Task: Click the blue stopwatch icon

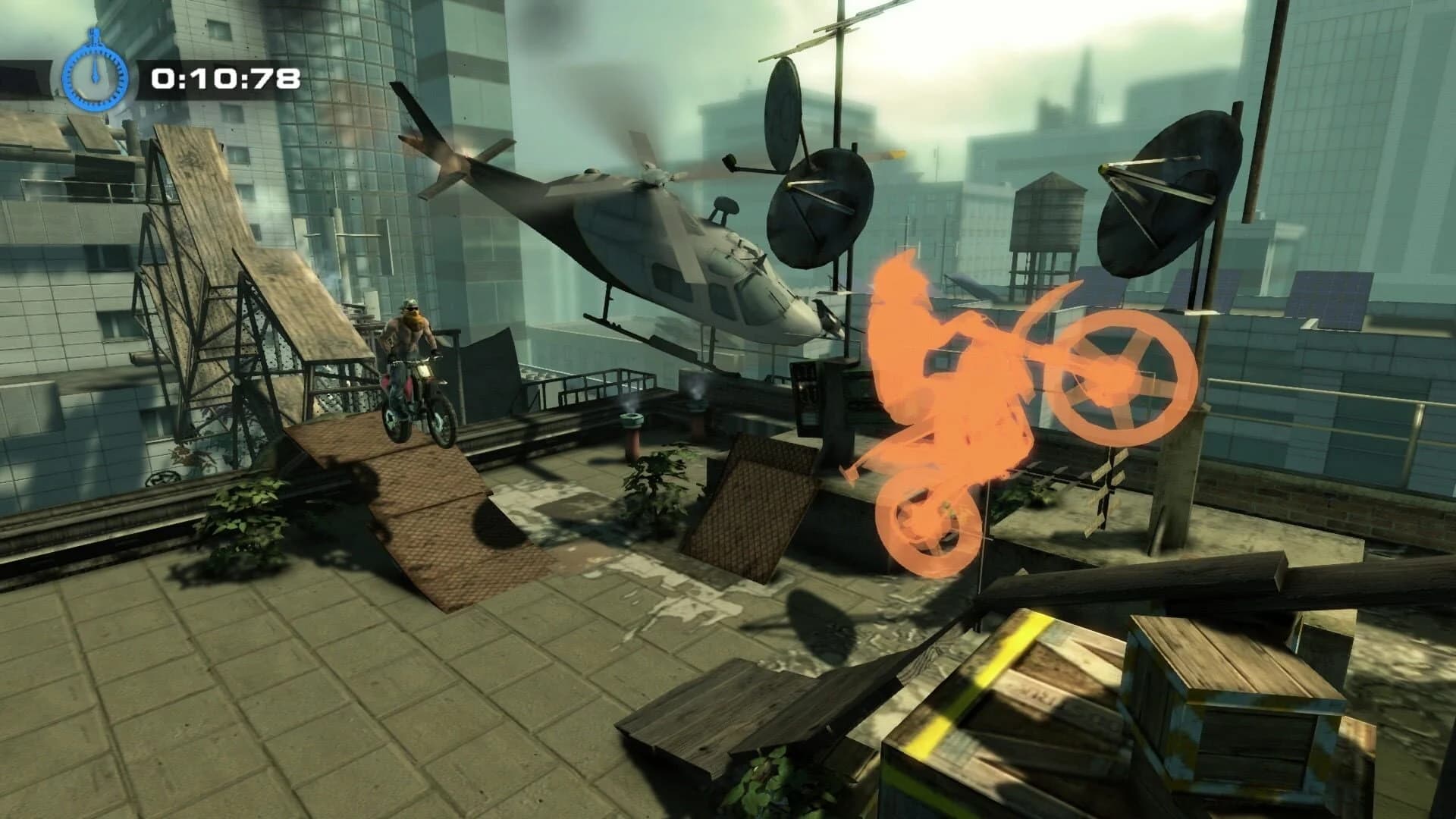Action: pyautogui.click(x=93, y=76)
